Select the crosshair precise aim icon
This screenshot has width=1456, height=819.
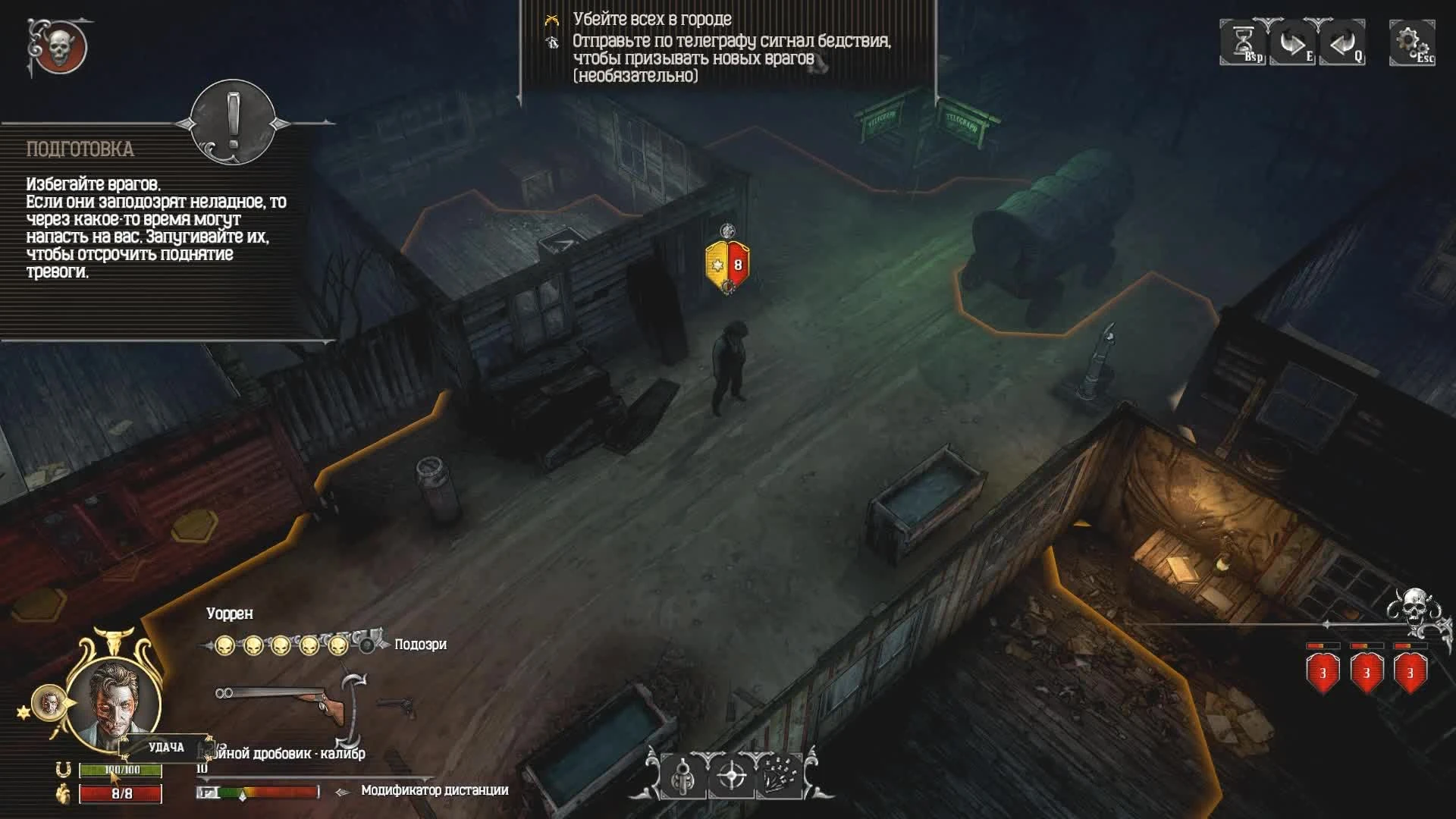click(731, 776)
